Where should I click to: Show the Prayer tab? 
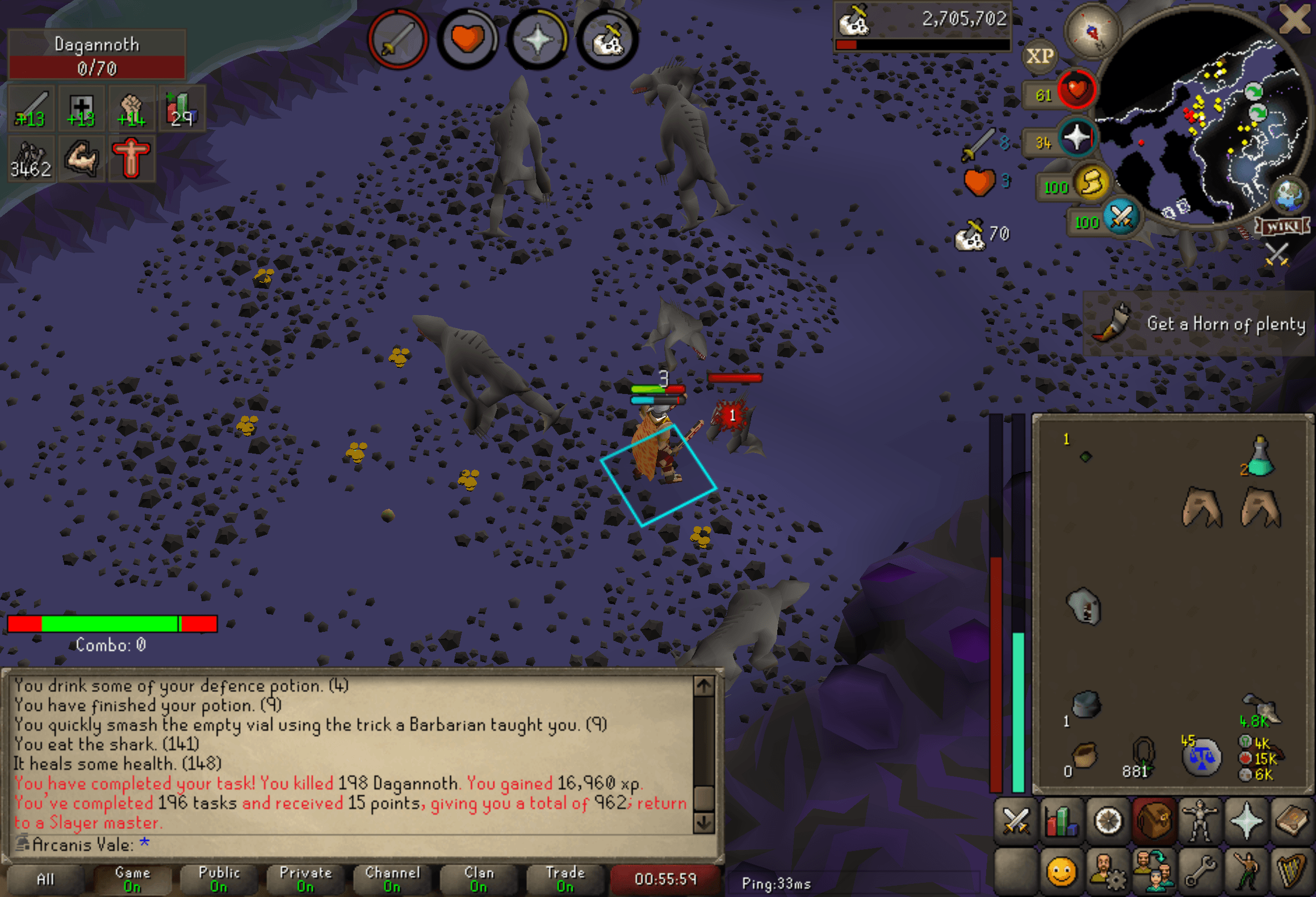pyautogui.click(x=1246, y=821)
